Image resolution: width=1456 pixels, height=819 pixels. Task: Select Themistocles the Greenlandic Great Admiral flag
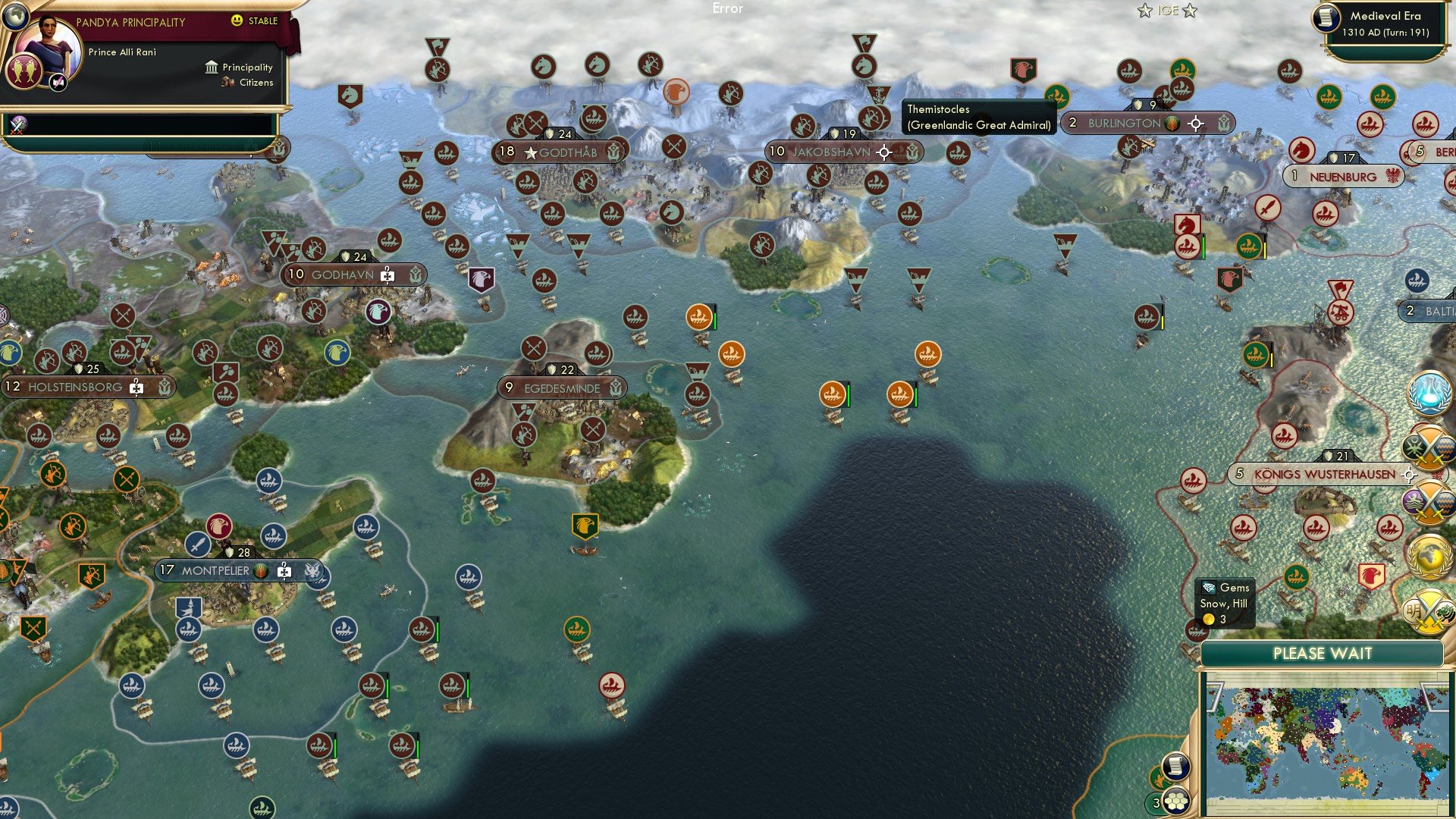tap(880, 95)
